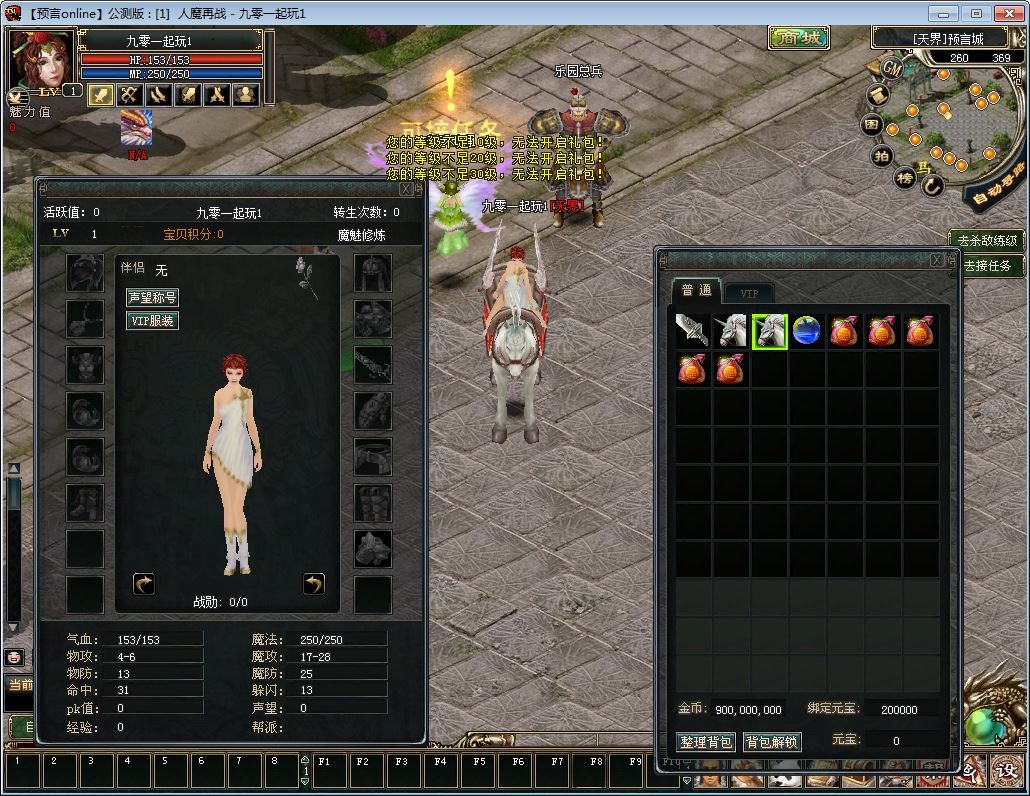
Task: Close the backpack inventory window
Action: pyautogui.click(x=936, y=260)
